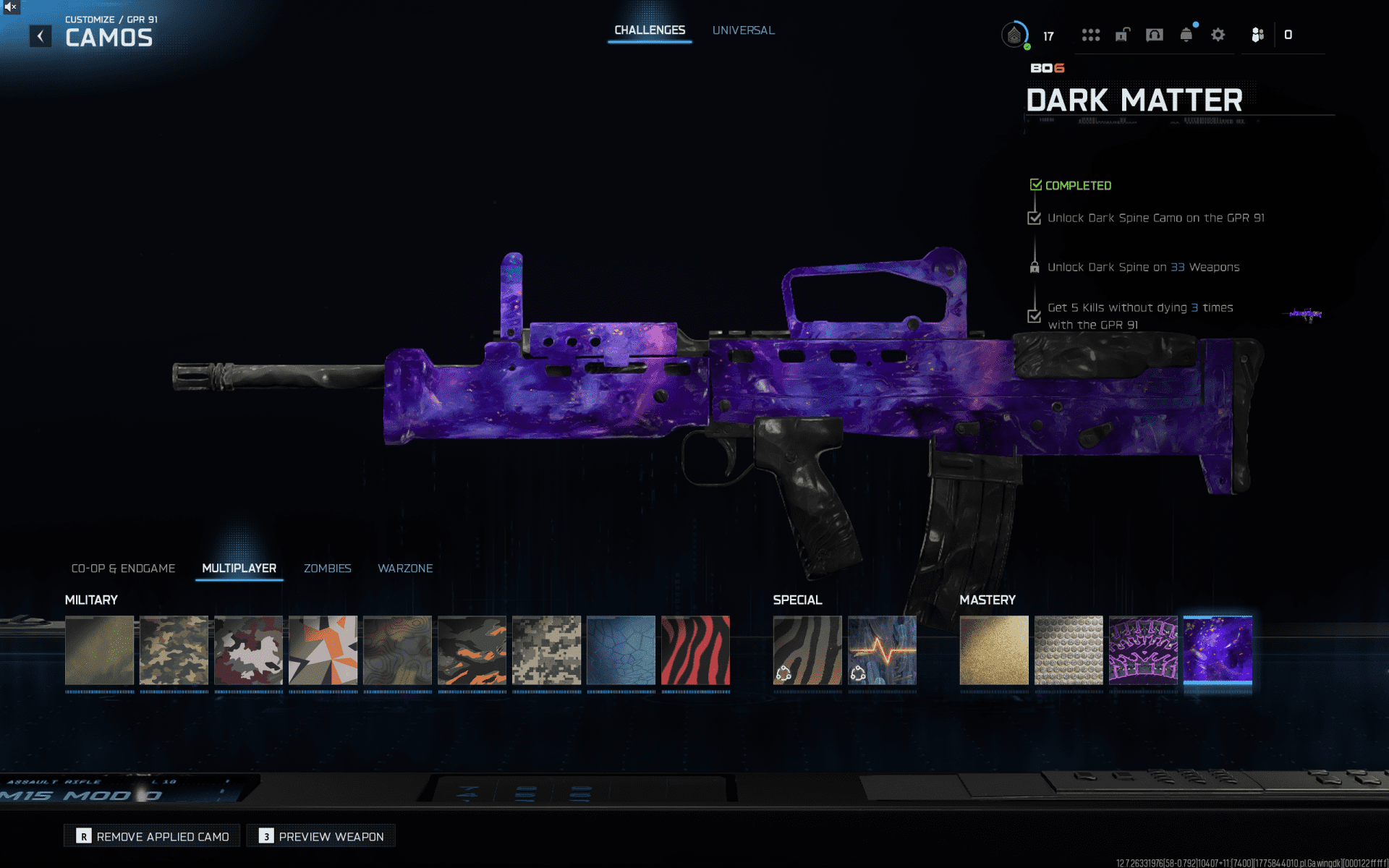Select the Diamond mastery camo swatch
This screenshot has width=1389, height=868.
(x=1069, y=650)
